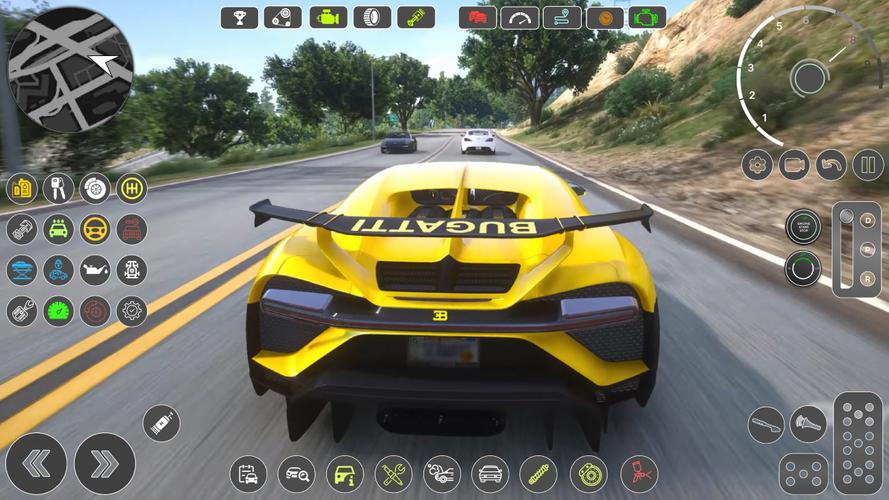
Task: Tap the suspension spring icon
Action: tap(538, 473)
